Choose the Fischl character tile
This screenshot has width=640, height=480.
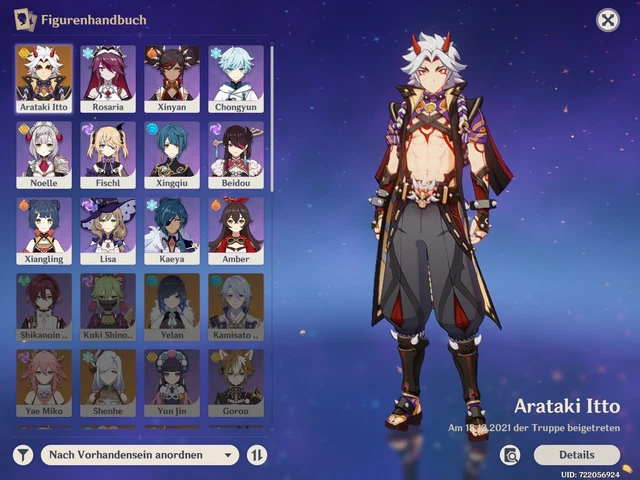(x=108, y=154)
